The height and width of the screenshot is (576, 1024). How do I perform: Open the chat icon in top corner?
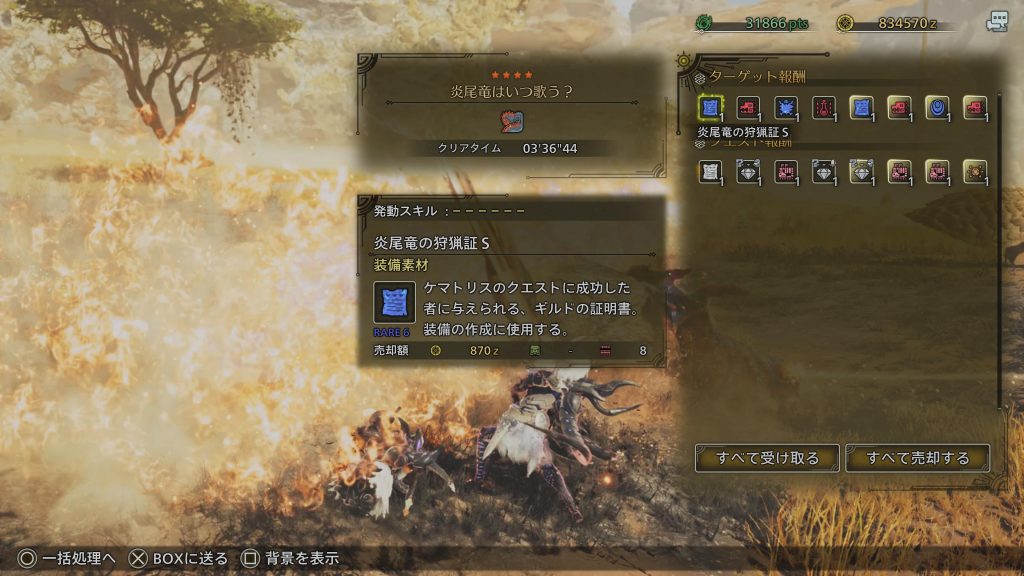[x=997, y=22]
